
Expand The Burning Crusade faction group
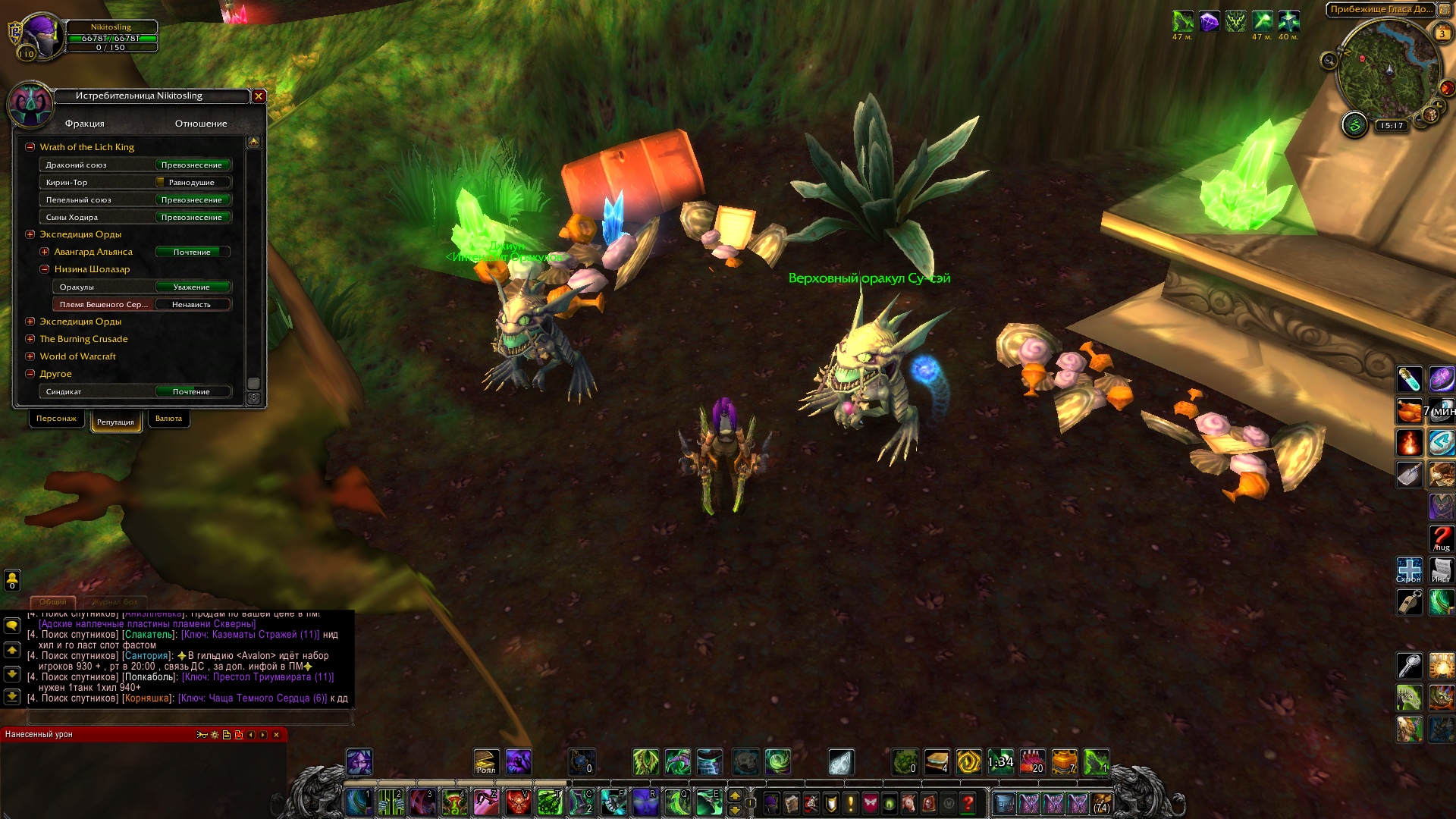click(x=30, y=339)
